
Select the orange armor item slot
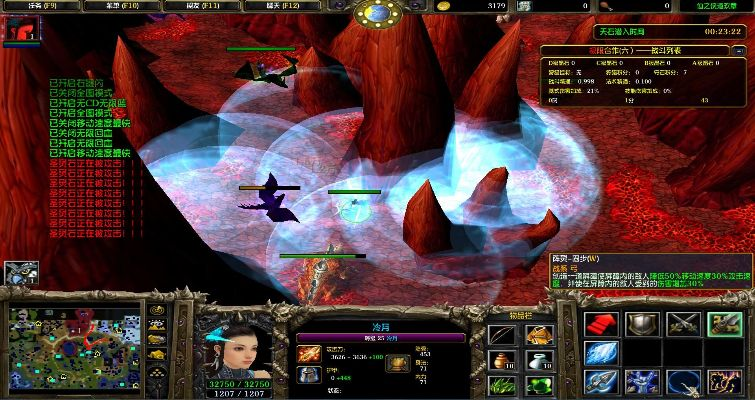(538, 334)
